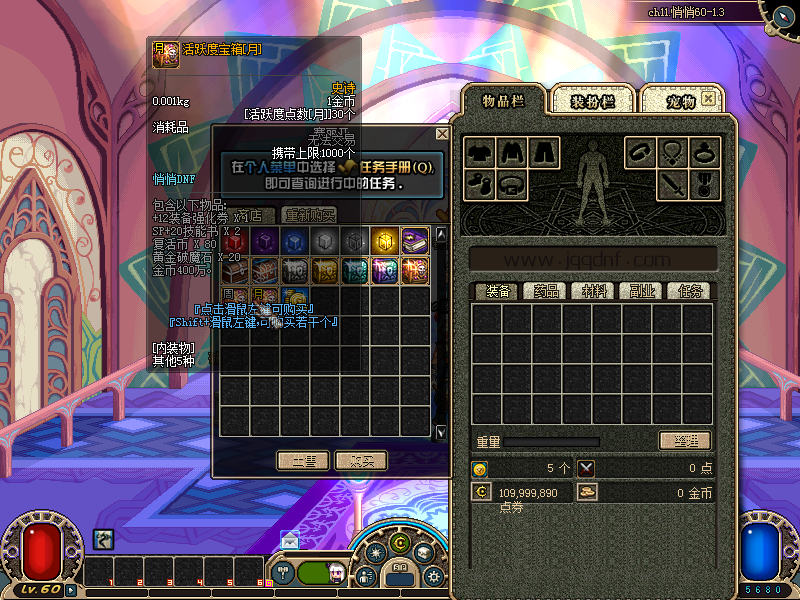Select the weapon sword equipment slot
Screen dimensions: 800x600
[x=671, y=184]
